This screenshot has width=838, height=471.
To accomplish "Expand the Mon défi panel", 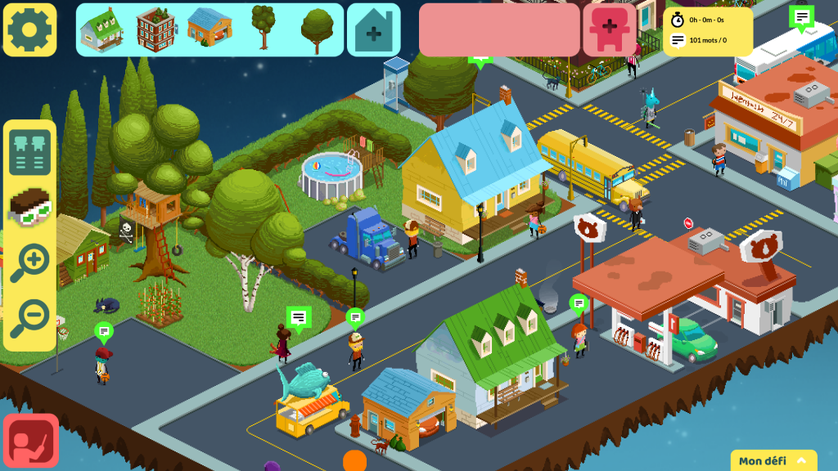I will click(x=773, y=460).
